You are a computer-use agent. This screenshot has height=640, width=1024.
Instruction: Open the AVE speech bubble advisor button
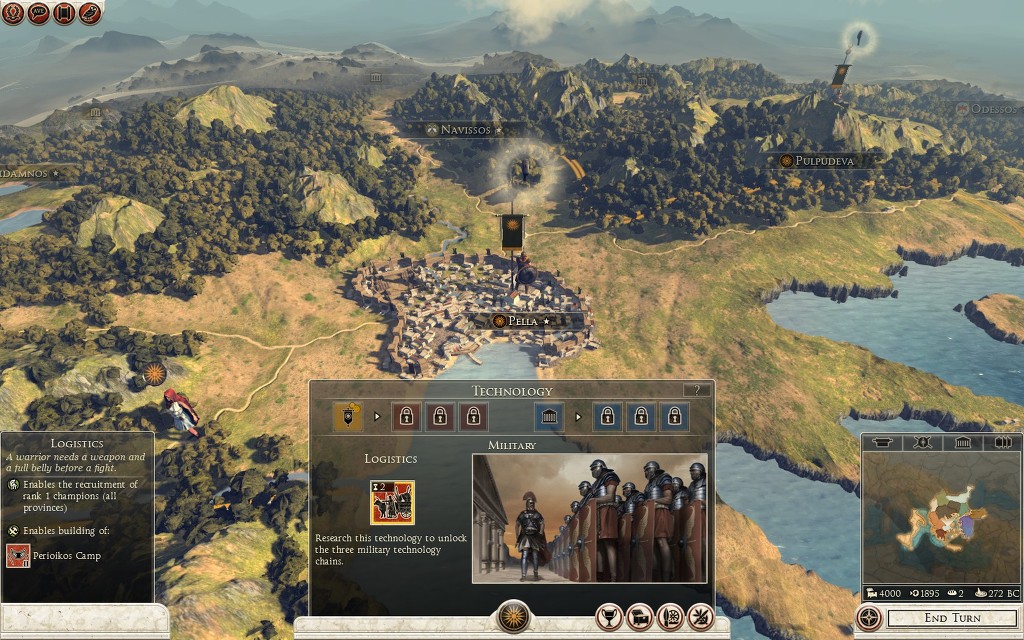pyautogui.click(x=39, y=13)
